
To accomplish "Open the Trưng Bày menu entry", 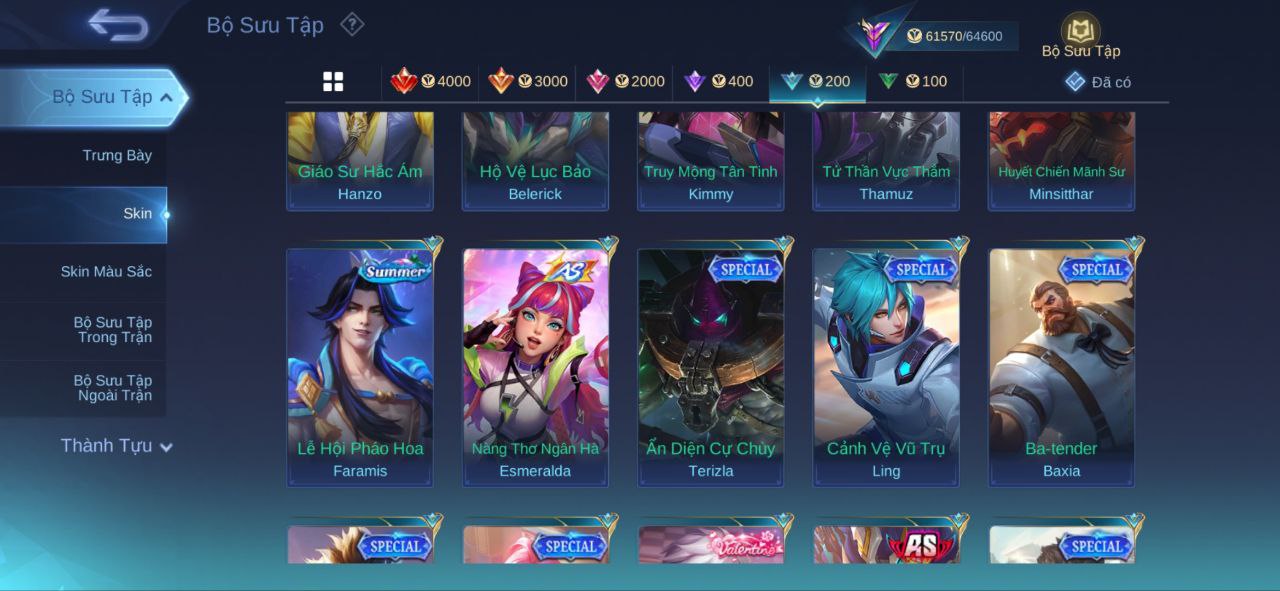I will (117, 156).
